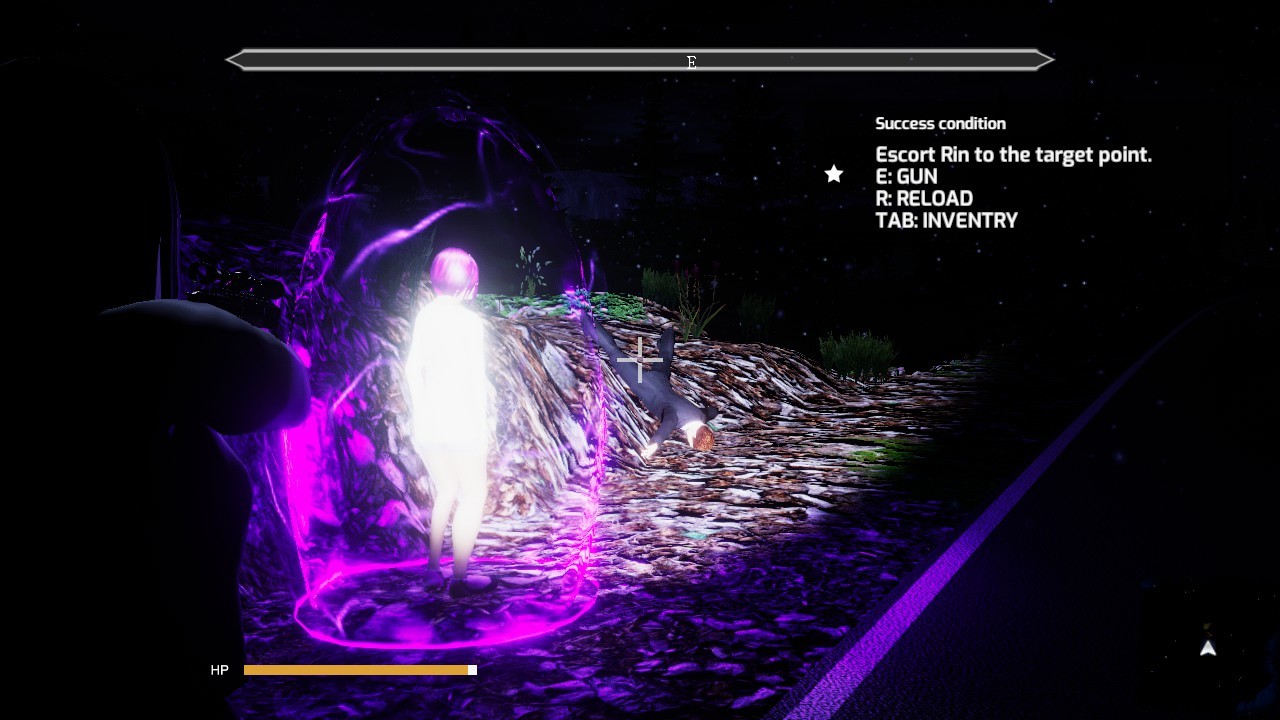This screenshot has width=1280, height=720.
Task: Collapse the Success condition panel header
Action: (x=941, y=123)
